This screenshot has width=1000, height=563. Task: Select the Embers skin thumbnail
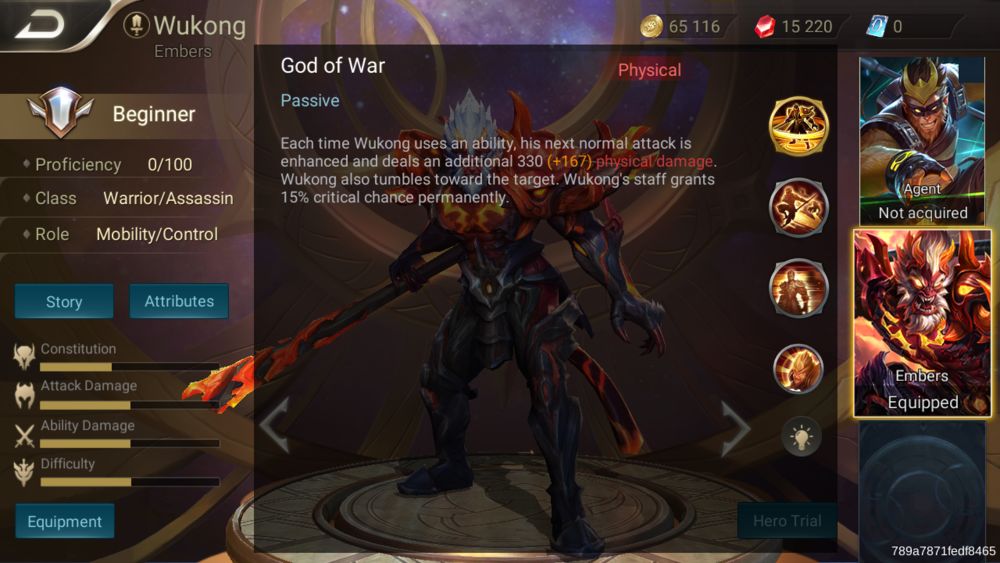[922, 323]
